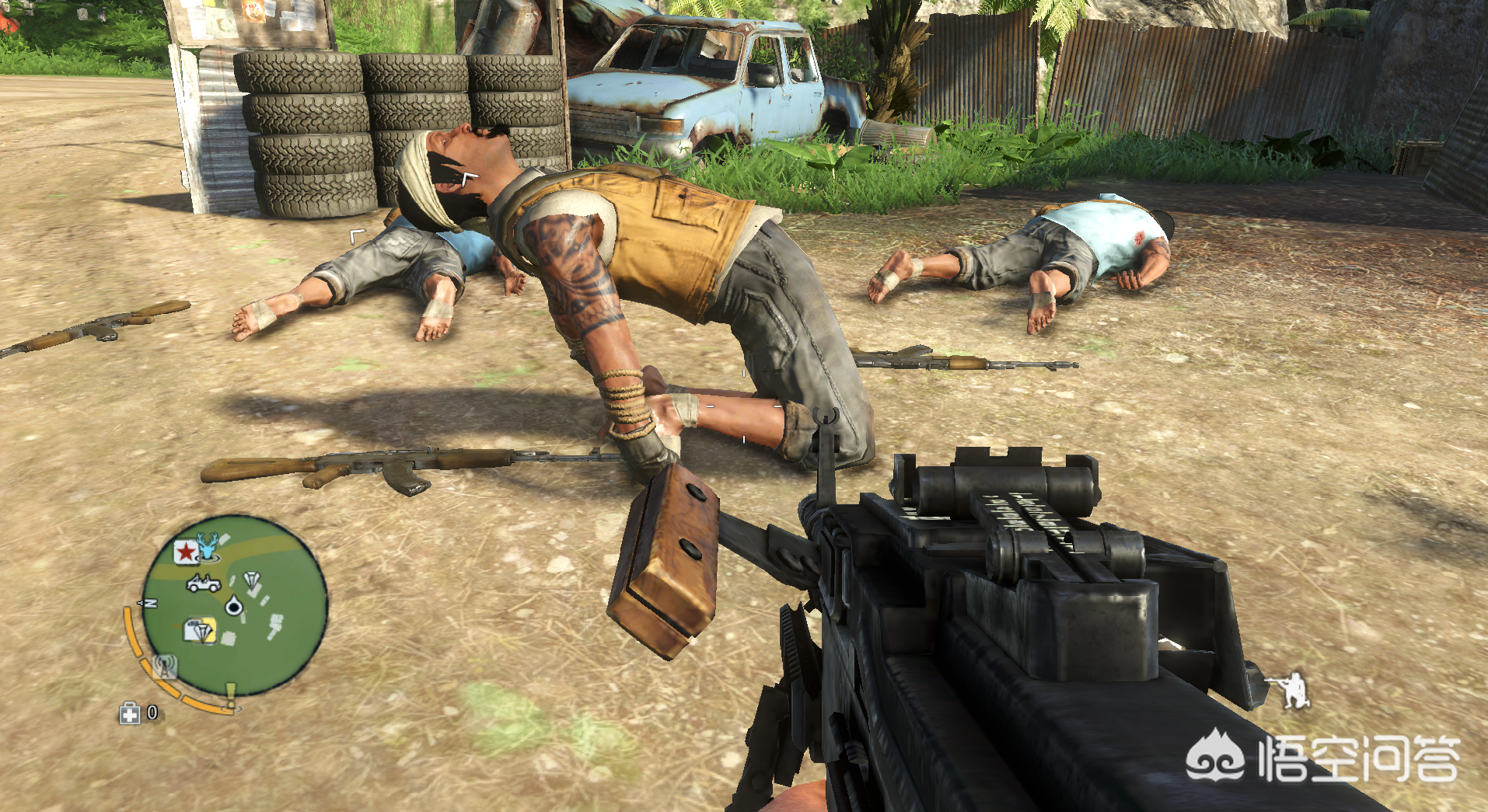Click the yellow exclamation mission marker
Image resolution: width=1488 pixels, height=812 pixels.
(230, 694)
